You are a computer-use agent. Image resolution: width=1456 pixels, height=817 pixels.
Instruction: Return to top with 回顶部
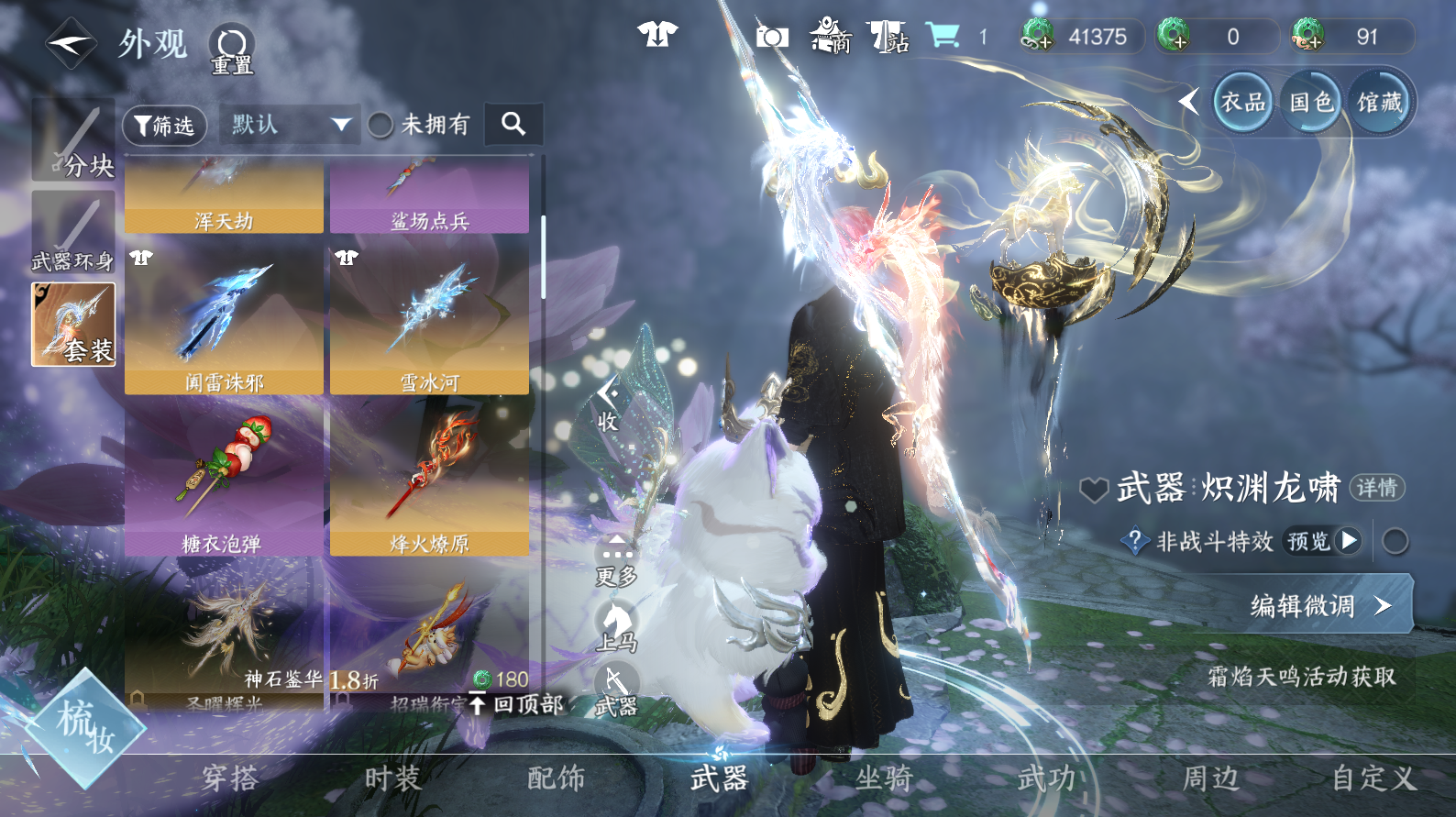tap(518, 704)
